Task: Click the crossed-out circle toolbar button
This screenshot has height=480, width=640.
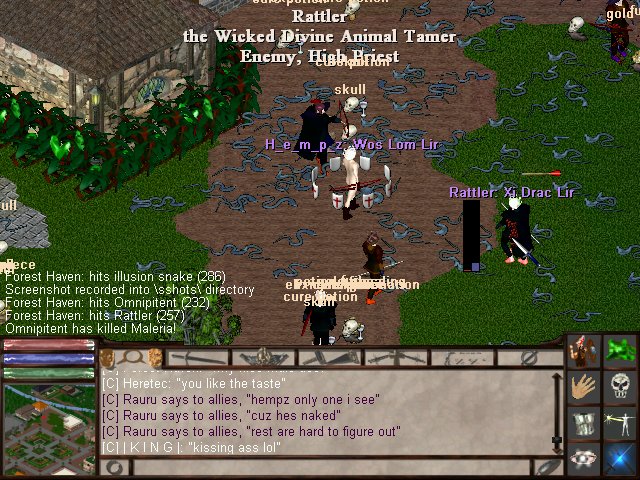Action: coord(531,357)
